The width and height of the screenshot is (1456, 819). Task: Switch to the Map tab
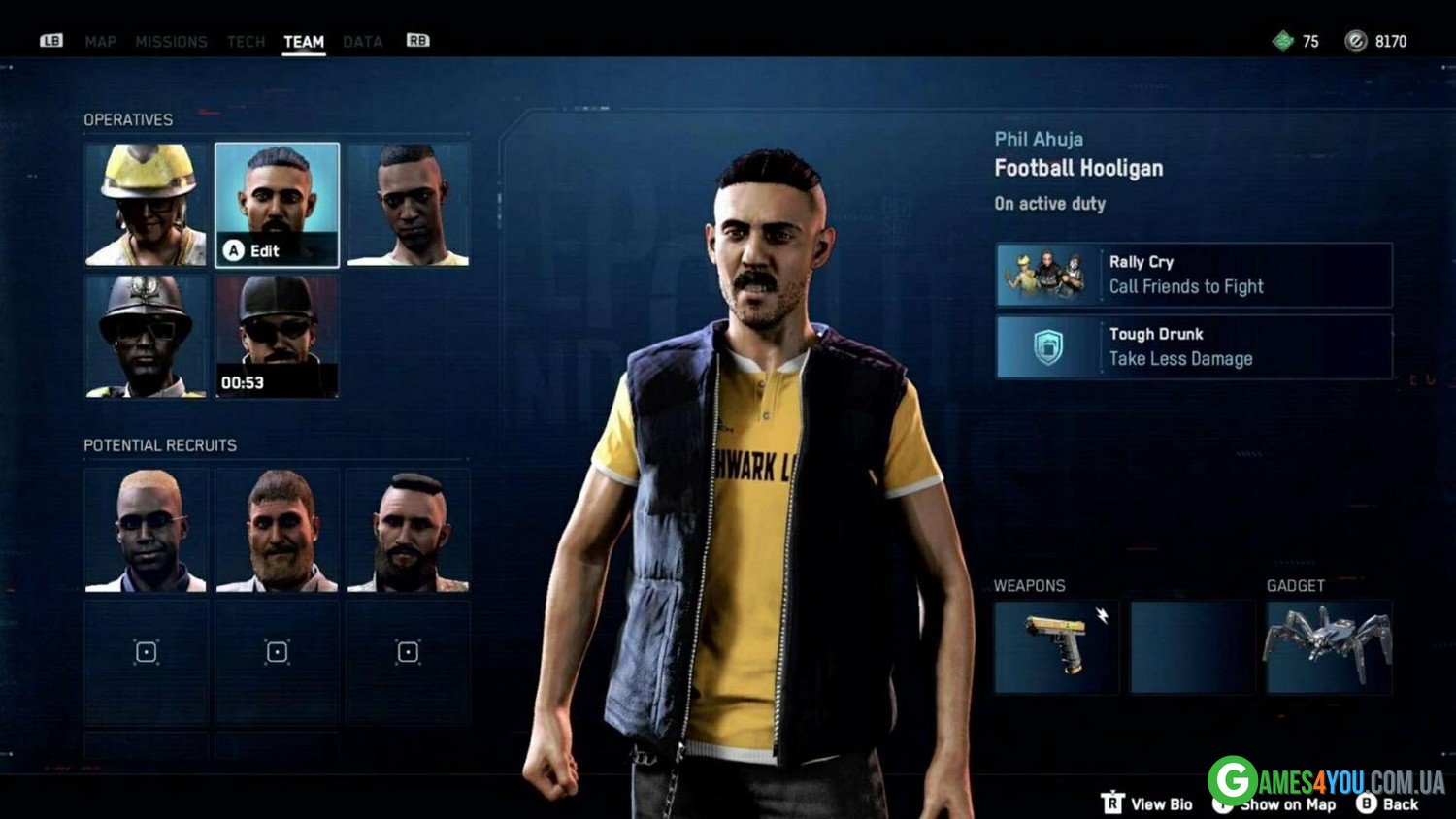(100, 42)
